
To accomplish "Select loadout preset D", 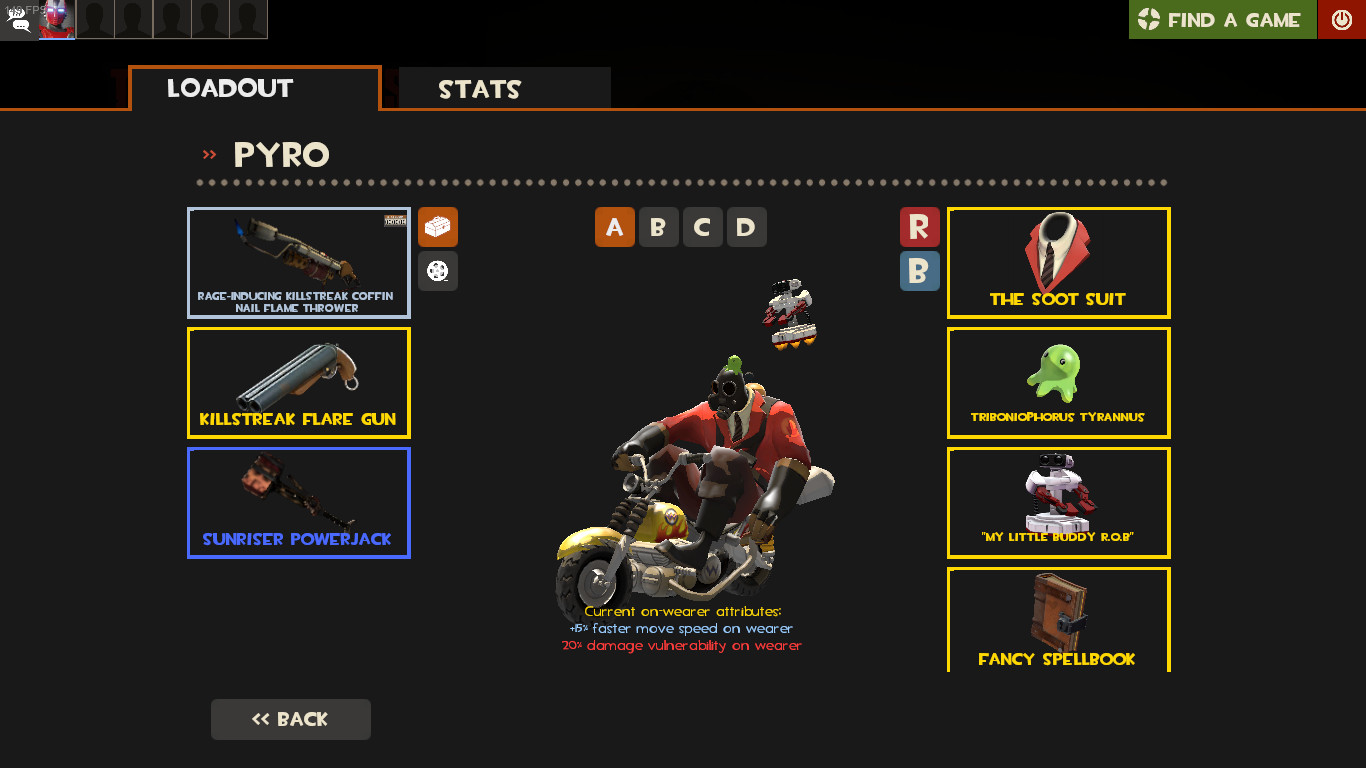I will point(746,227).
